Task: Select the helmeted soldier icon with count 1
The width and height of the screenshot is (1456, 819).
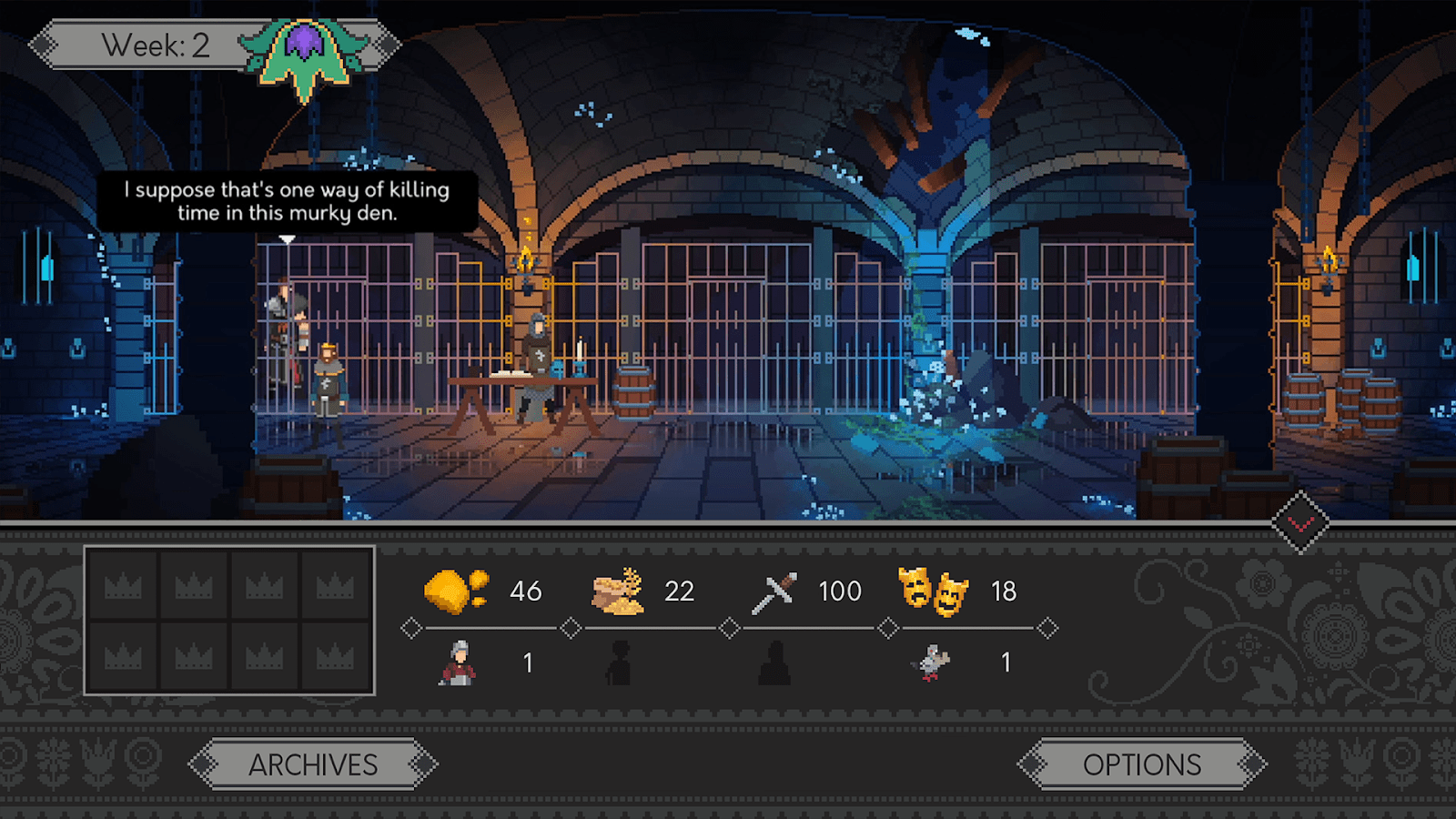Action: point(459,662)
